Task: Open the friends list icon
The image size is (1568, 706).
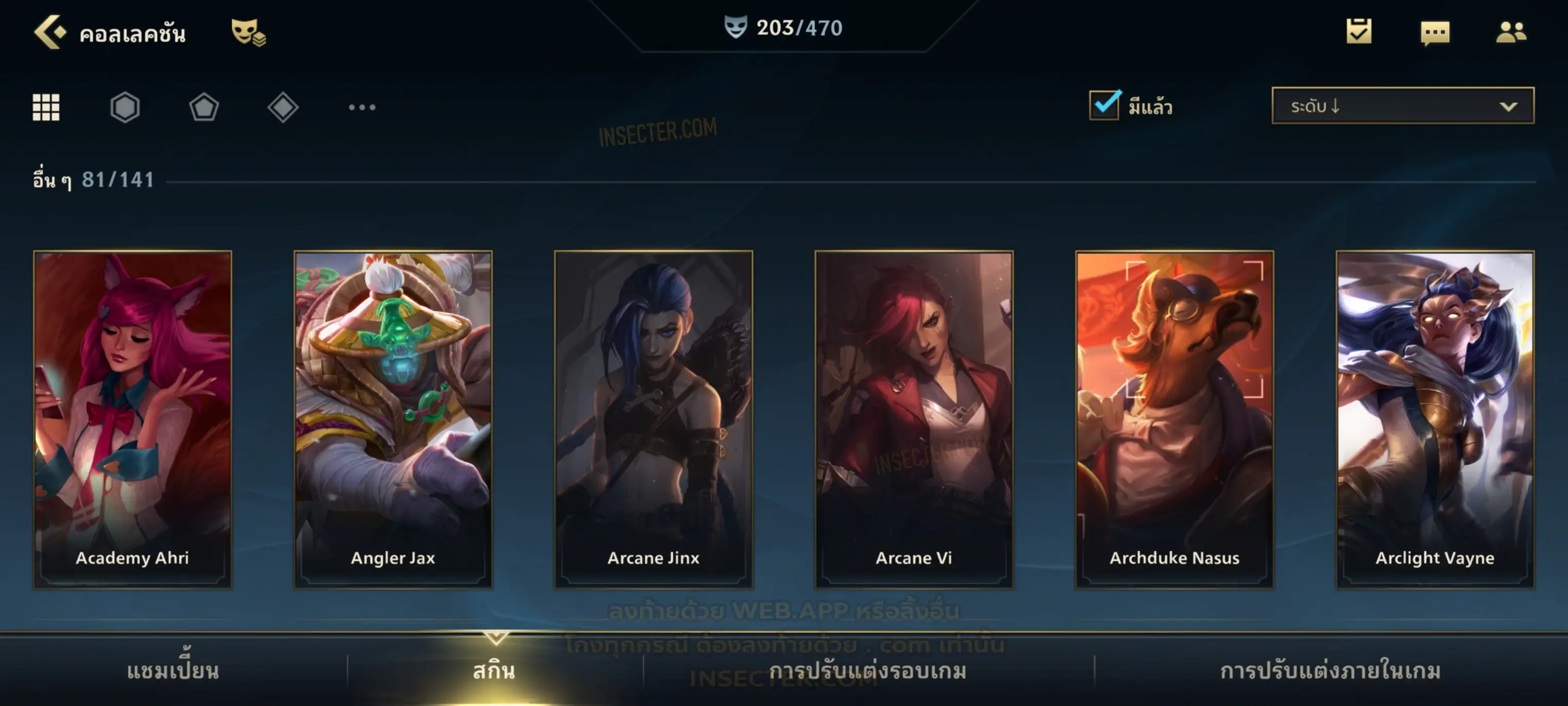Action: (x=1510, y=32)
